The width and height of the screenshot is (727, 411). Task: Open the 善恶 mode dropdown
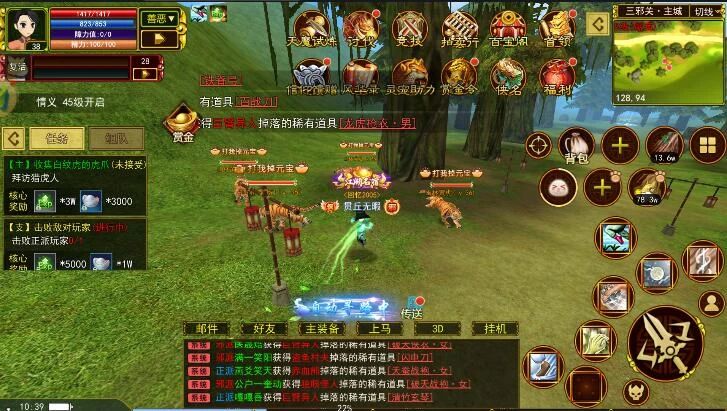158,18
